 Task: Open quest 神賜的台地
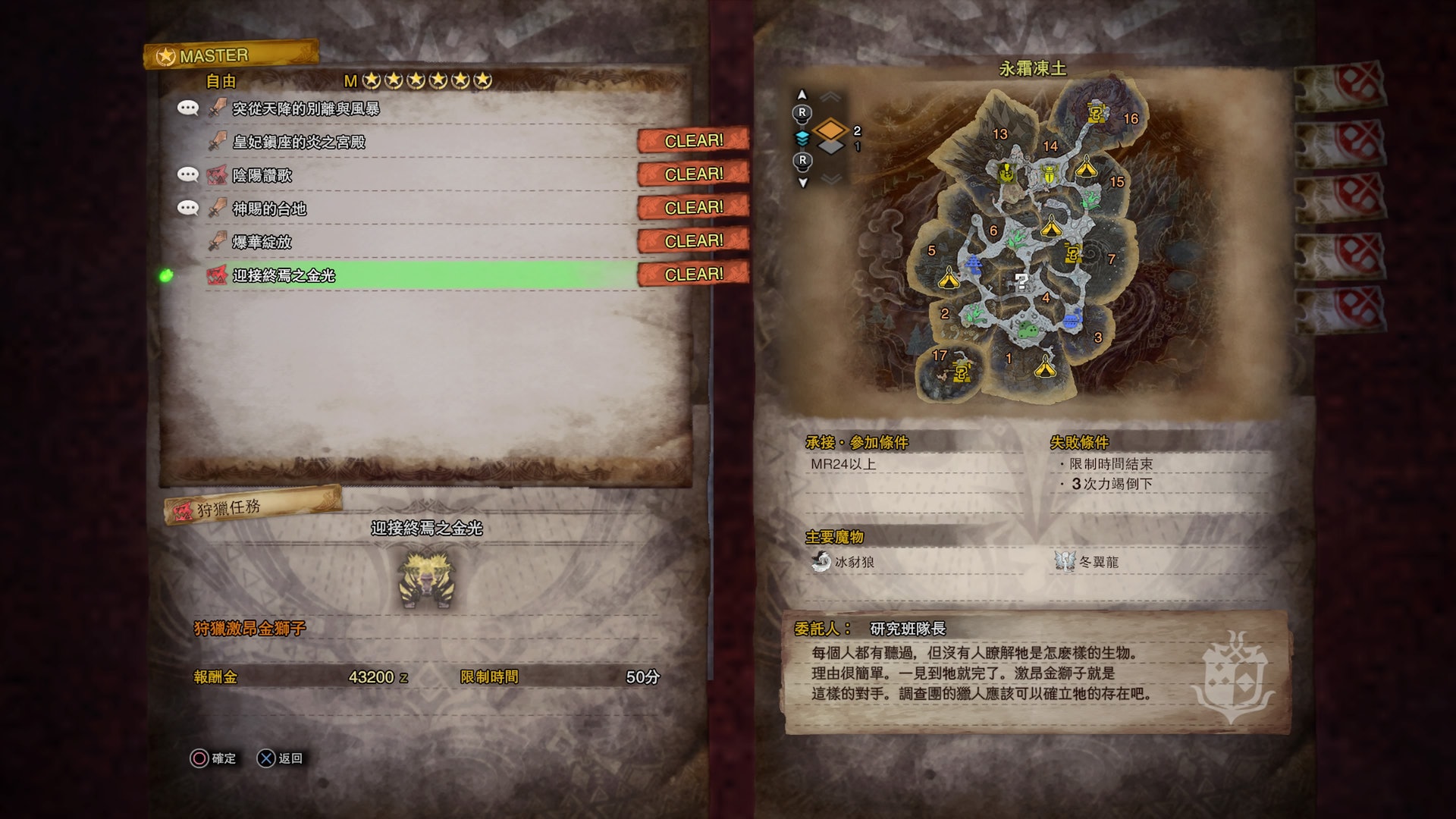coord(269,209)
